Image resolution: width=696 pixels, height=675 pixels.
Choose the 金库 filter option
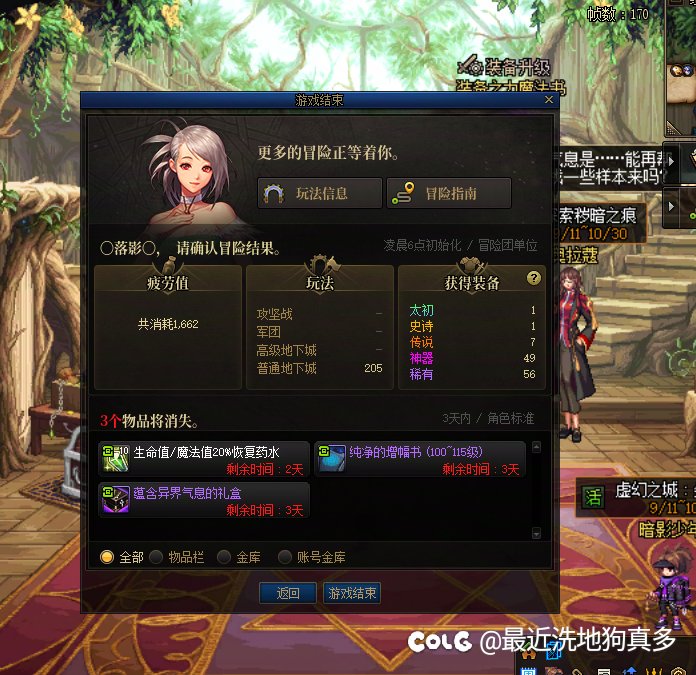pos(225,557)
